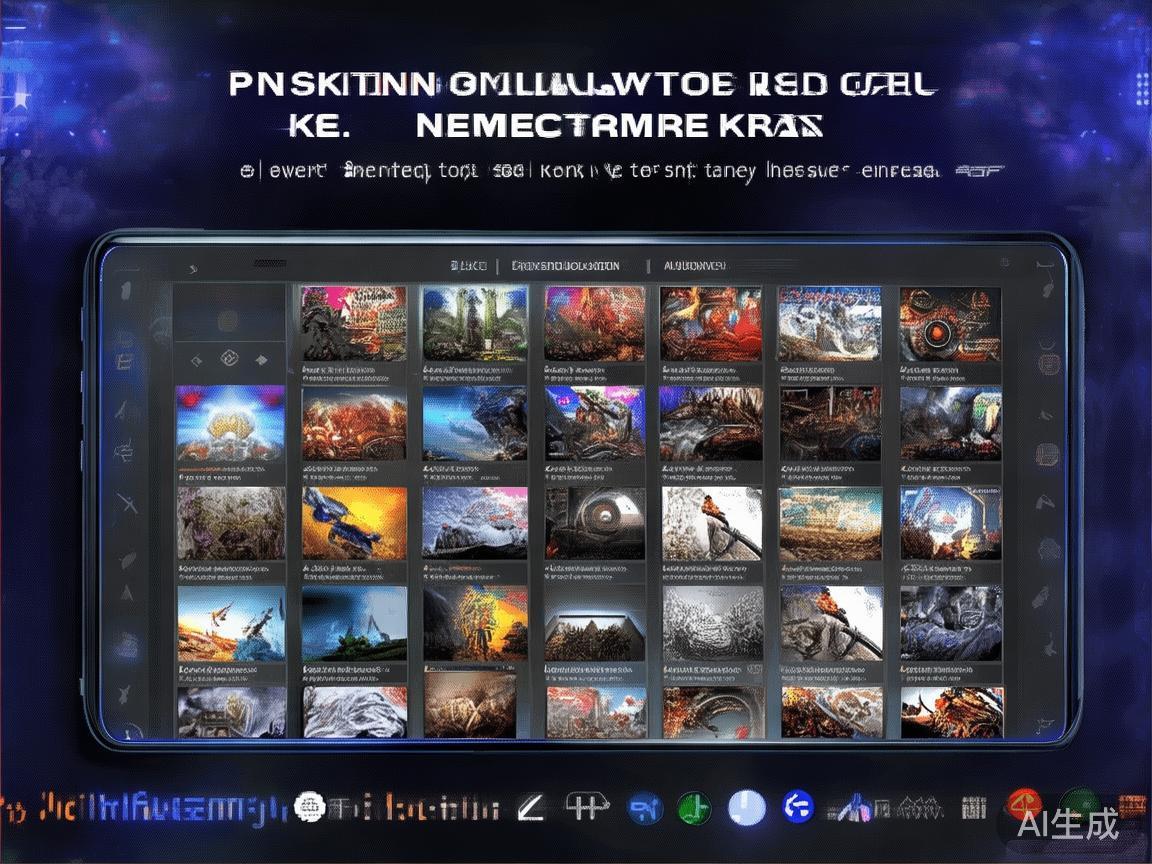Image resolution: width=1152 pixels, height=864 pixels.
Task: Open the glowing blue explosion thumbnail
Action: point(231,424)
